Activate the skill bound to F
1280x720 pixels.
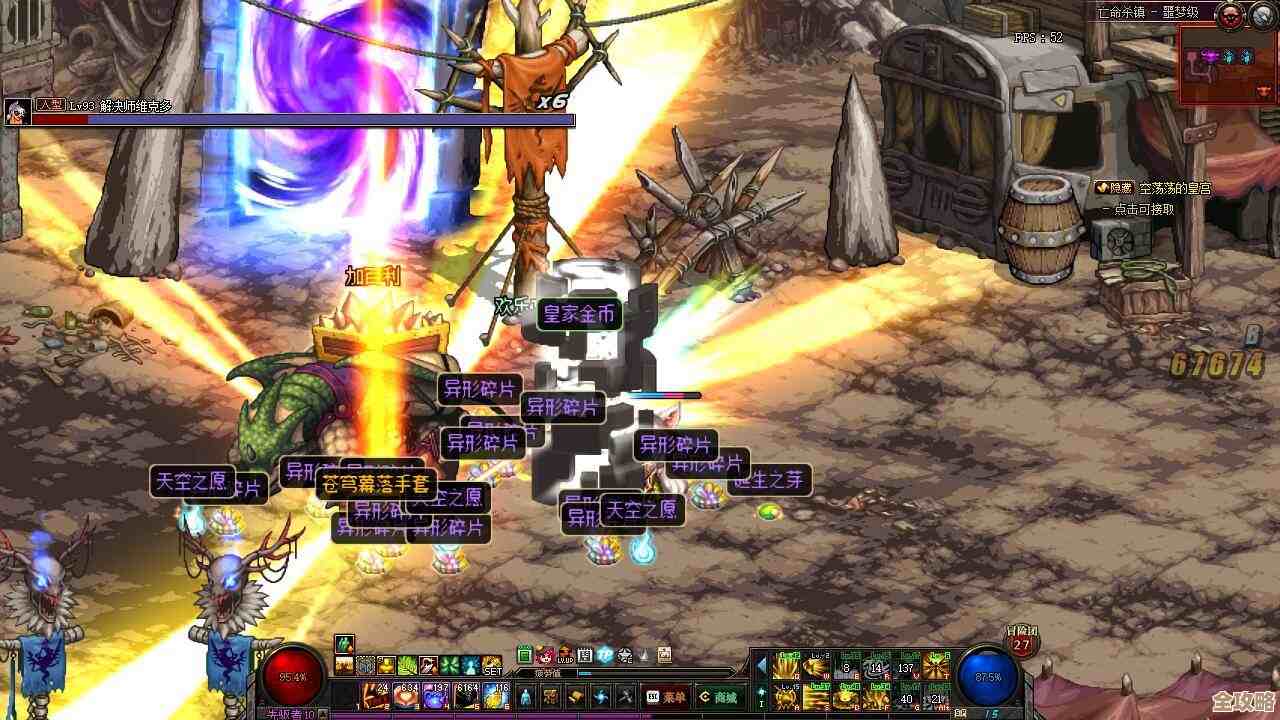tap(877, 697)
